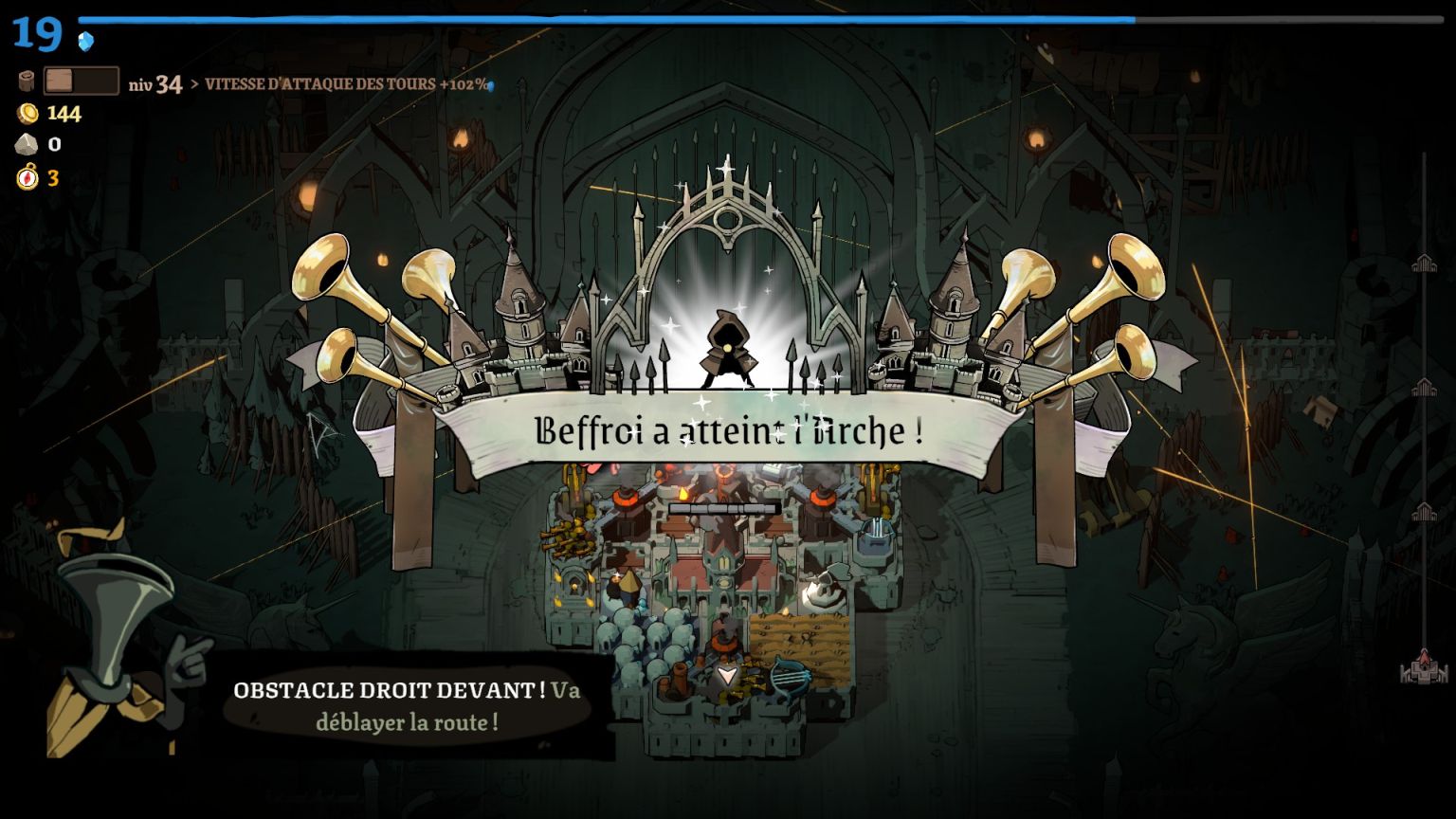The height and width of the screenshot is (819, 1456).
Task: Click the compass resource icon
Action: point(27,177)
